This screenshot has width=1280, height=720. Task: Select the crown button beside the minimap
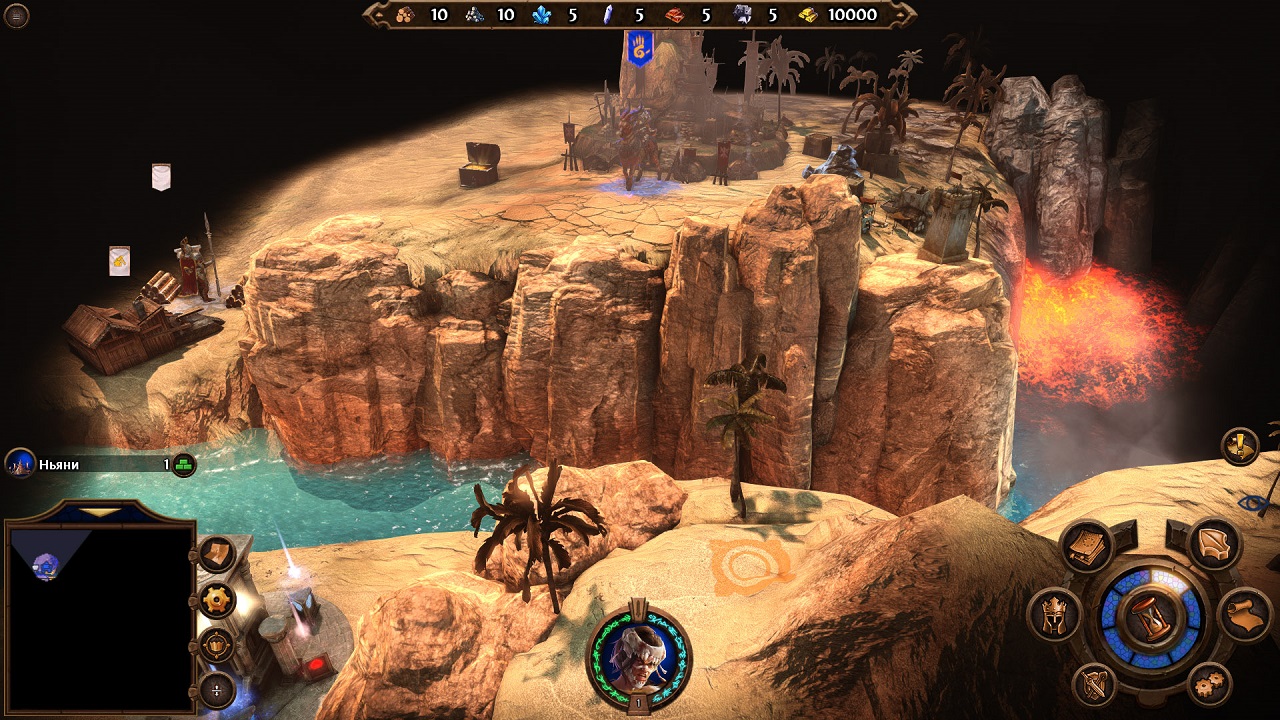(x=217, y=645)
